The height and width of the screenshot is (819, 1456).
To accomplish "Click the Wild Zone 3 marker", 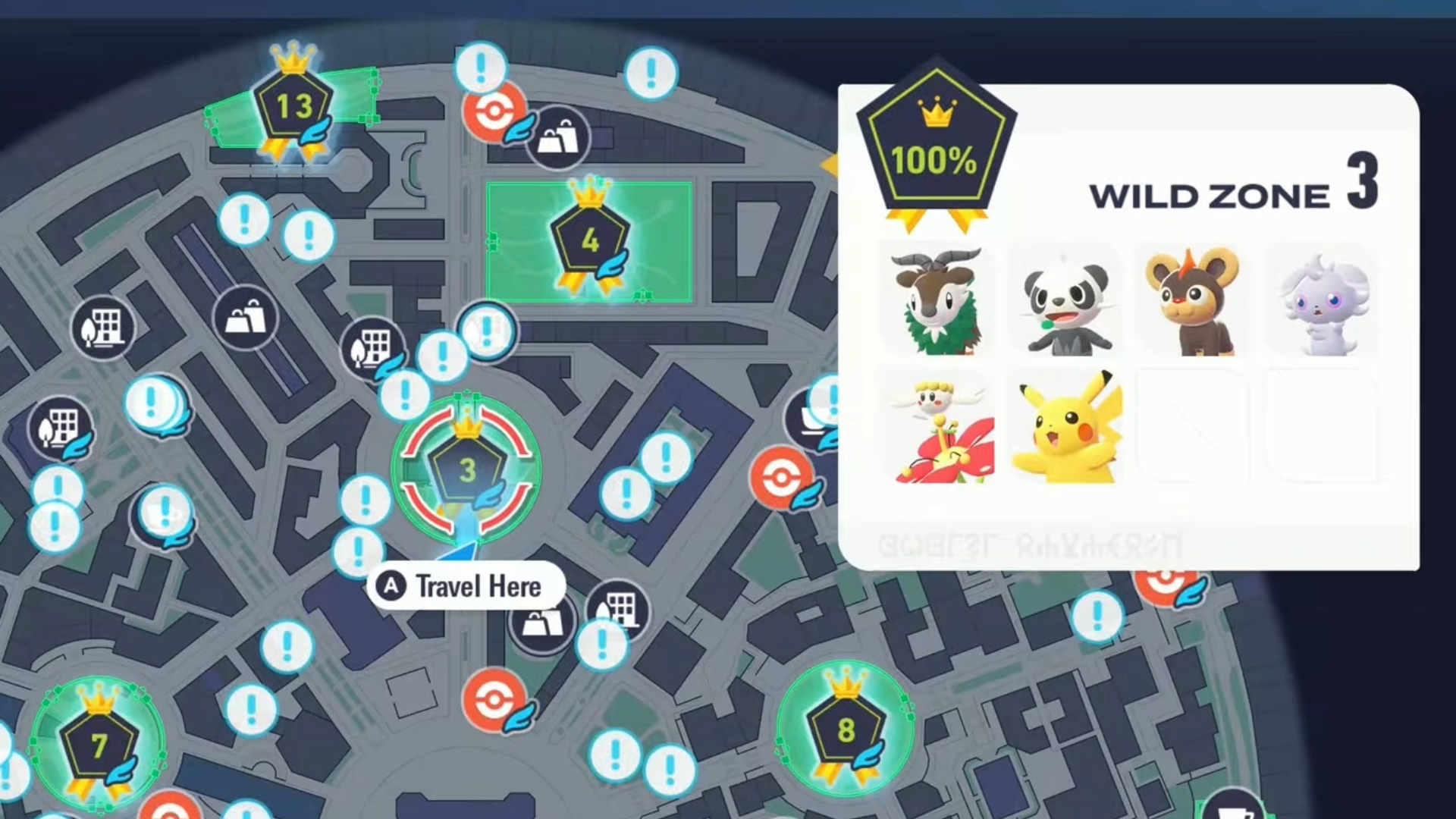I will 466,470.
